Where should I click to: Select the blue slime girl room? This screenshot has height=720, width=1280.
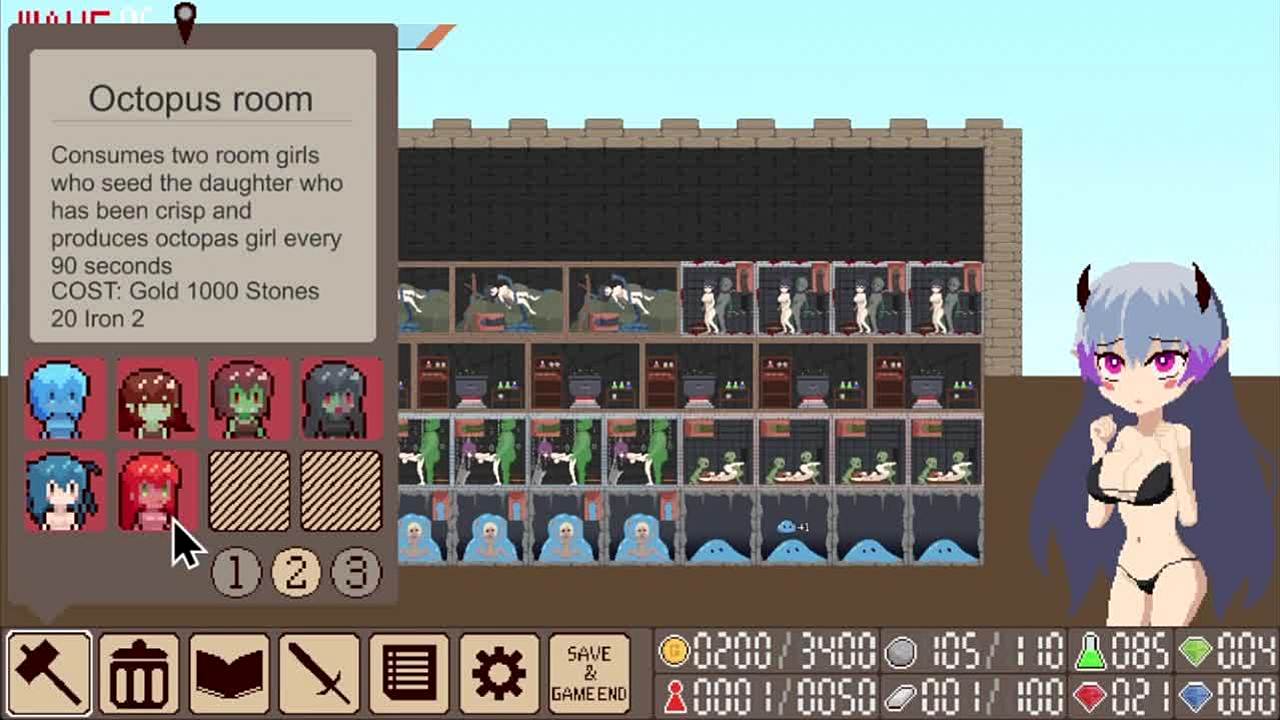click(65, 400)
